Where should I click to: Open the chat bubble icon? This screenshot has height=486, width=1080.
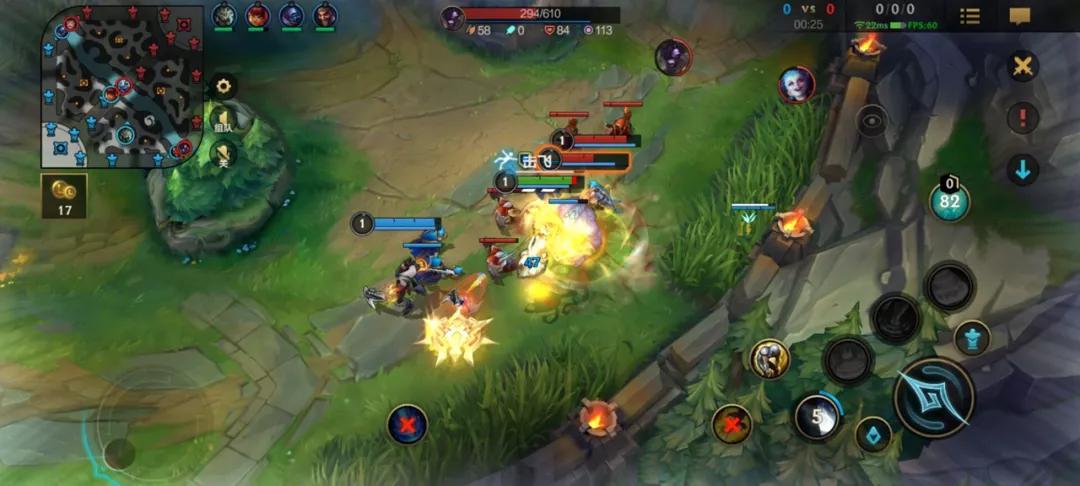[x=1020, y=16]
